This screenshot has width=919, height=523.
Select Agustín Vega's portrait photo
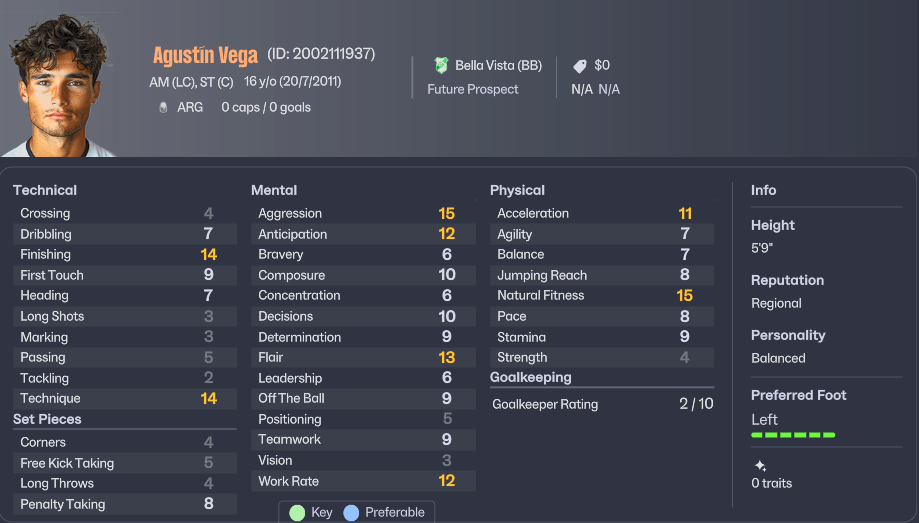tap(60, 85)
